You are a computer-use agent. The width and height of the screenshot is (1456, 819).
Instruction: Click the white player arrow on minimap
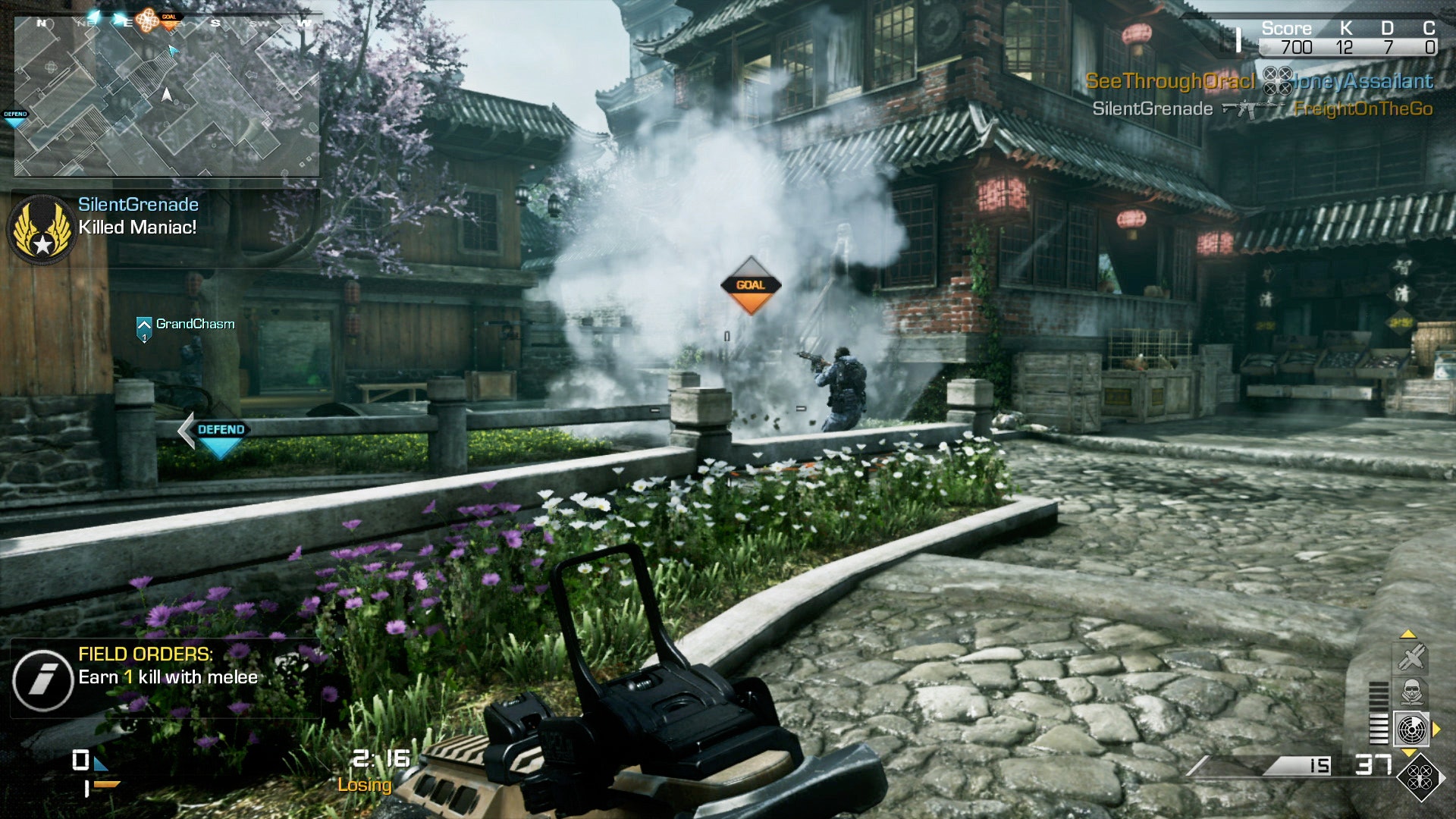(167, 95)
